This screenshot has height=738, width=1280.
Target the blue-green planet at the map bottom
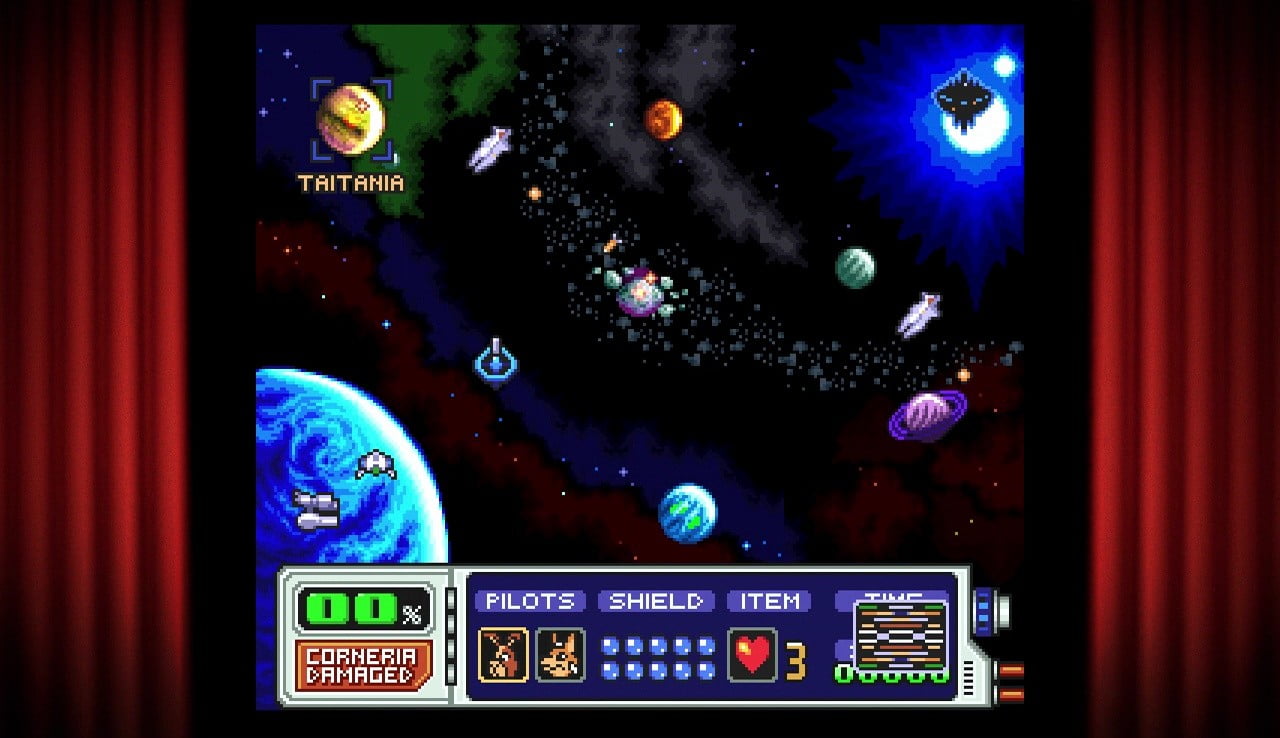click(687, 513)
